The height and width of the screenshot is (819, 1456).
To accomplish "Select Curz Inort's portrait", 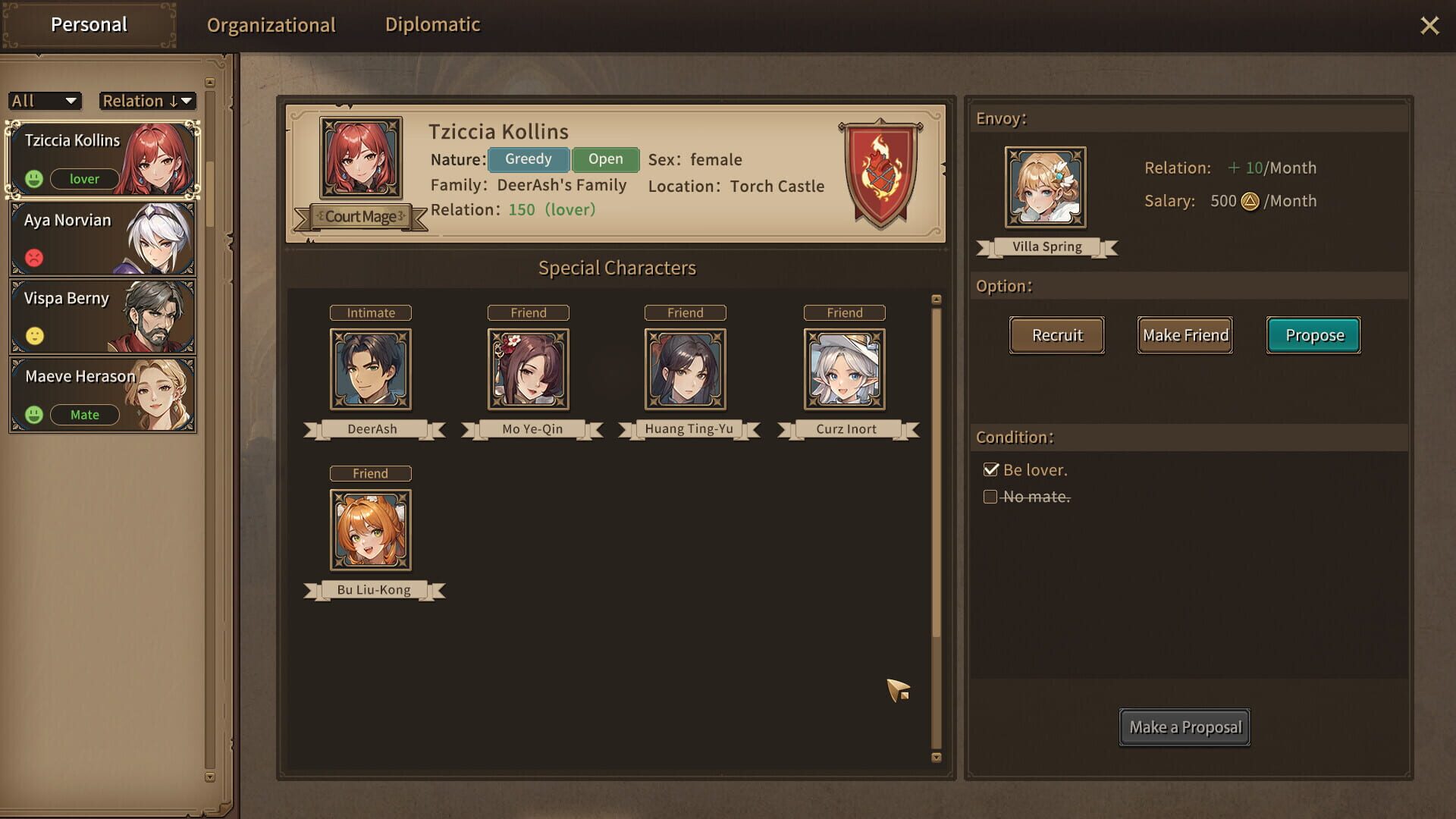I will point(844,369).
